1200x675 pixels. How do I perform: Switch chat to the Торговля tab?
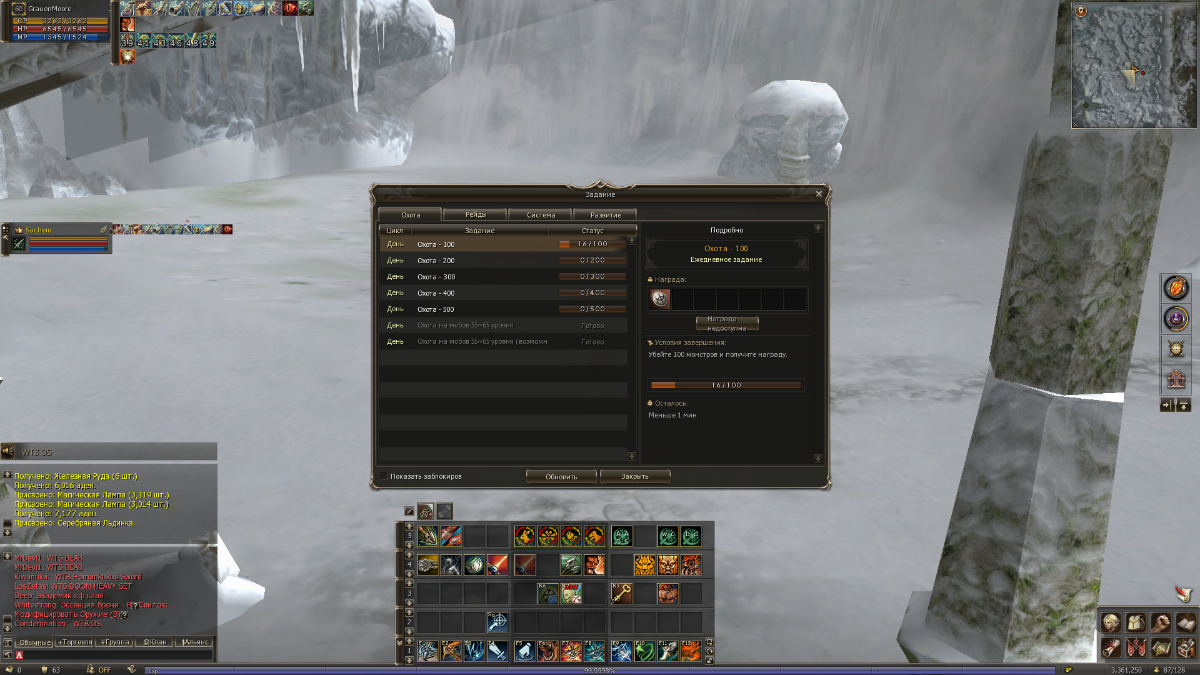pos(74,642)
